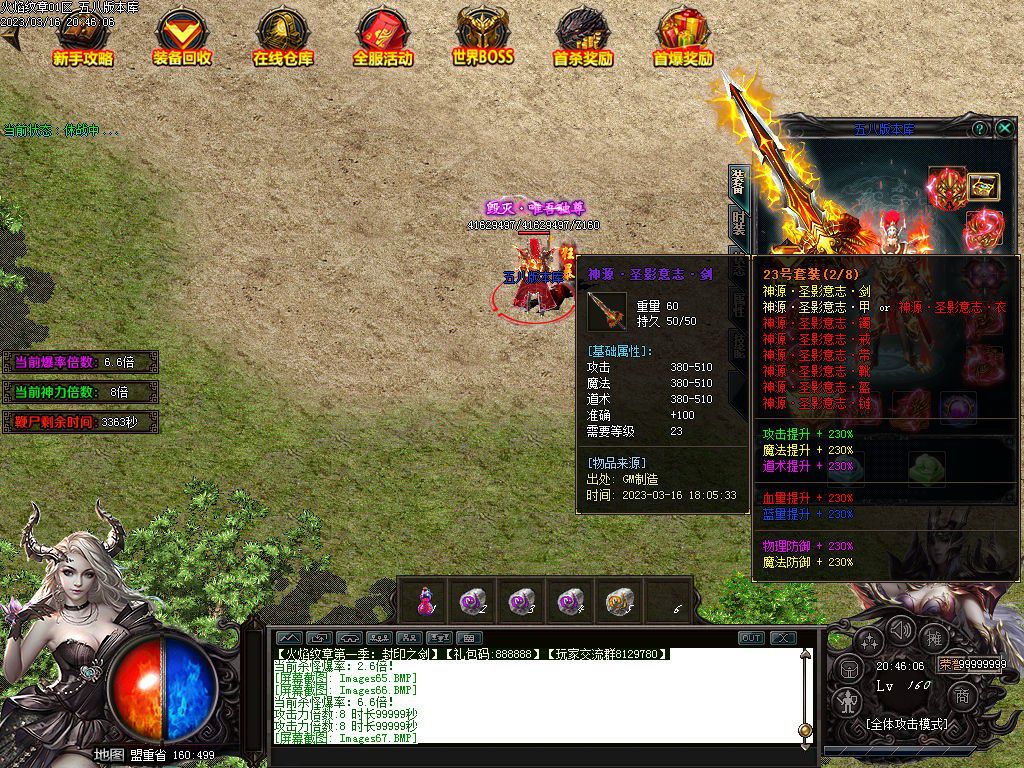Switch to the 时装 fashion tab

[739, 222]
